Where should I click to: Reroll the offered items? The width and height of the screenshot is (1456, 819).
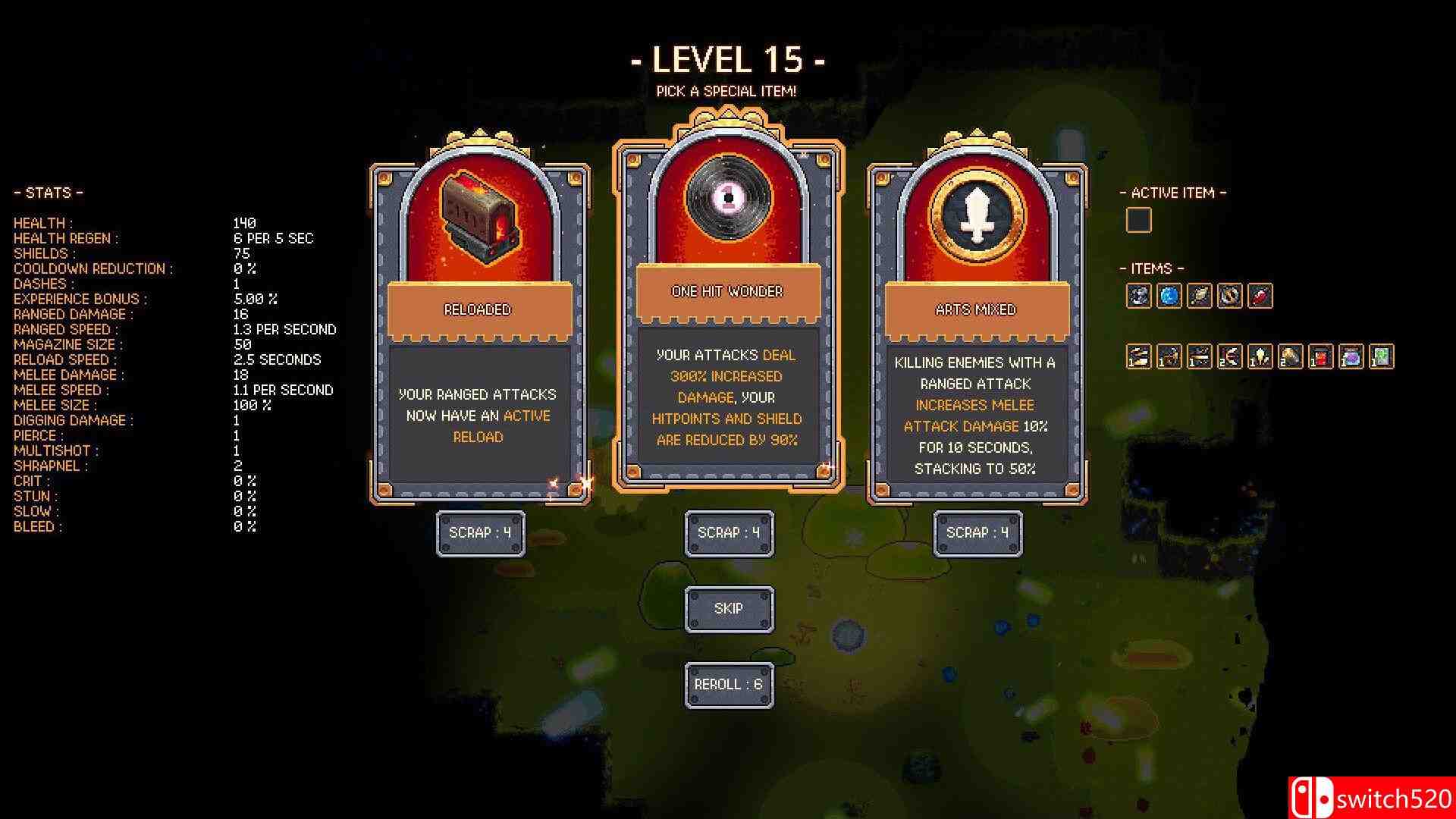[729, 685]
